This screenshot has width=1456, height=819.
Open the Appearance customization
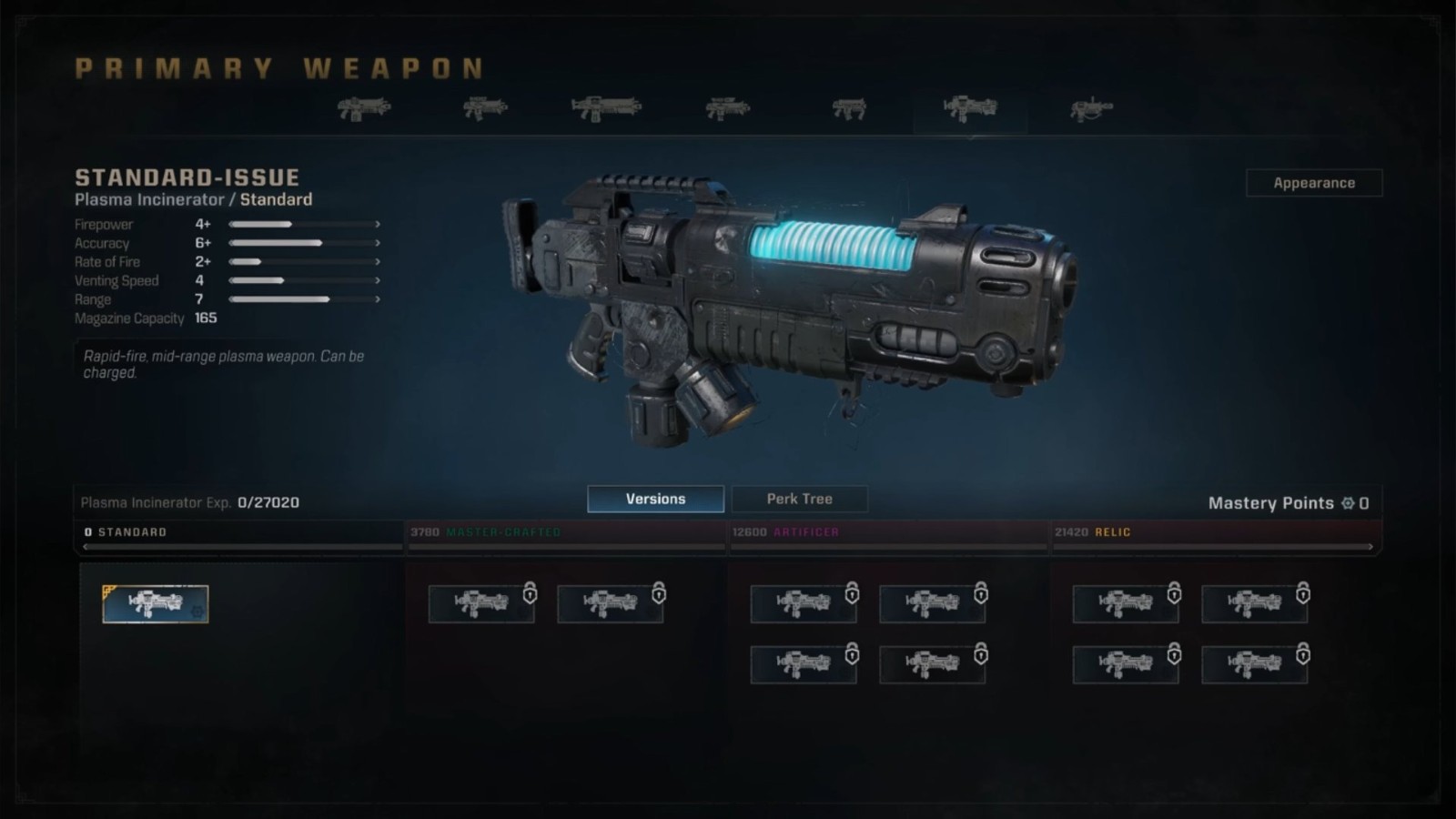tap(1313, 183)
